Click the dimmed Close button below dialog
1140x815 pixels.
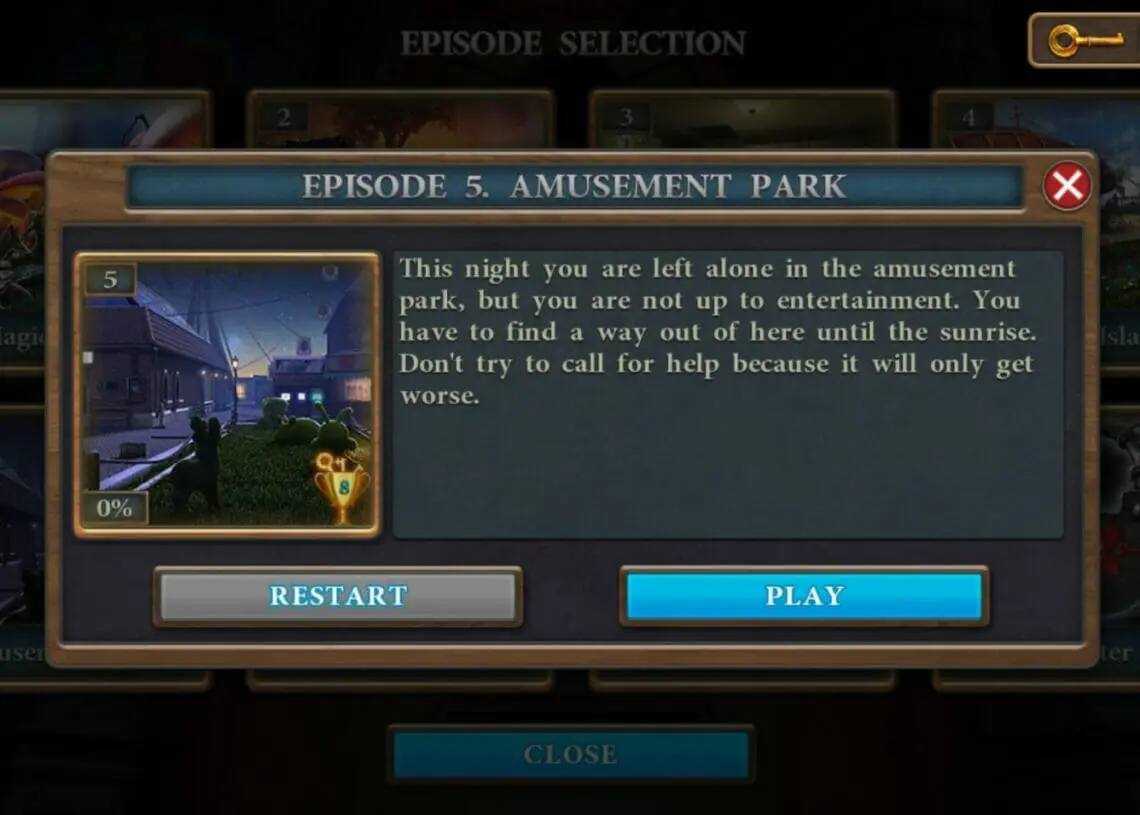570,754
